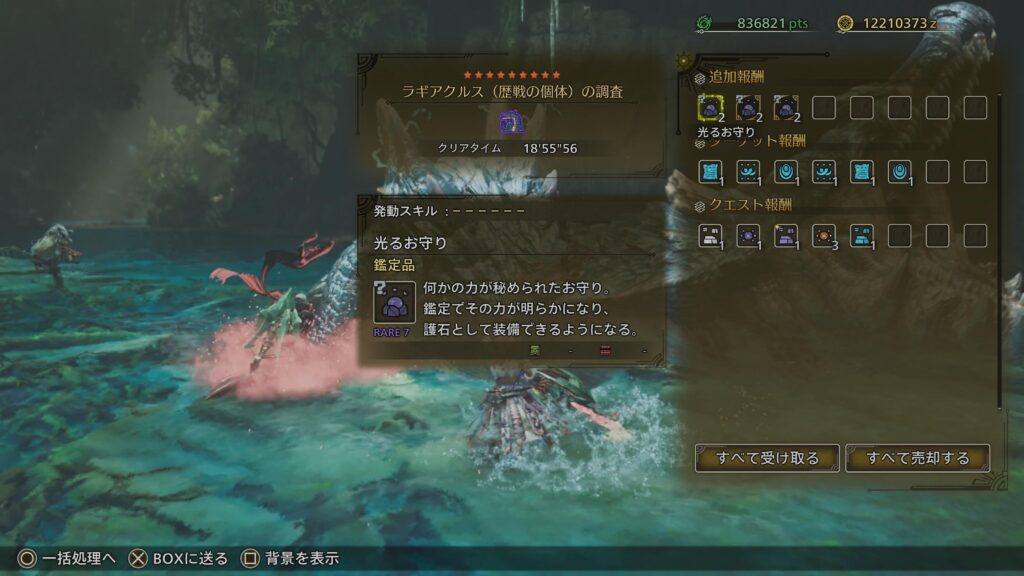Choose the すべて売却する (sell all) button
1024x576 pixels.
tap(918, 458)
